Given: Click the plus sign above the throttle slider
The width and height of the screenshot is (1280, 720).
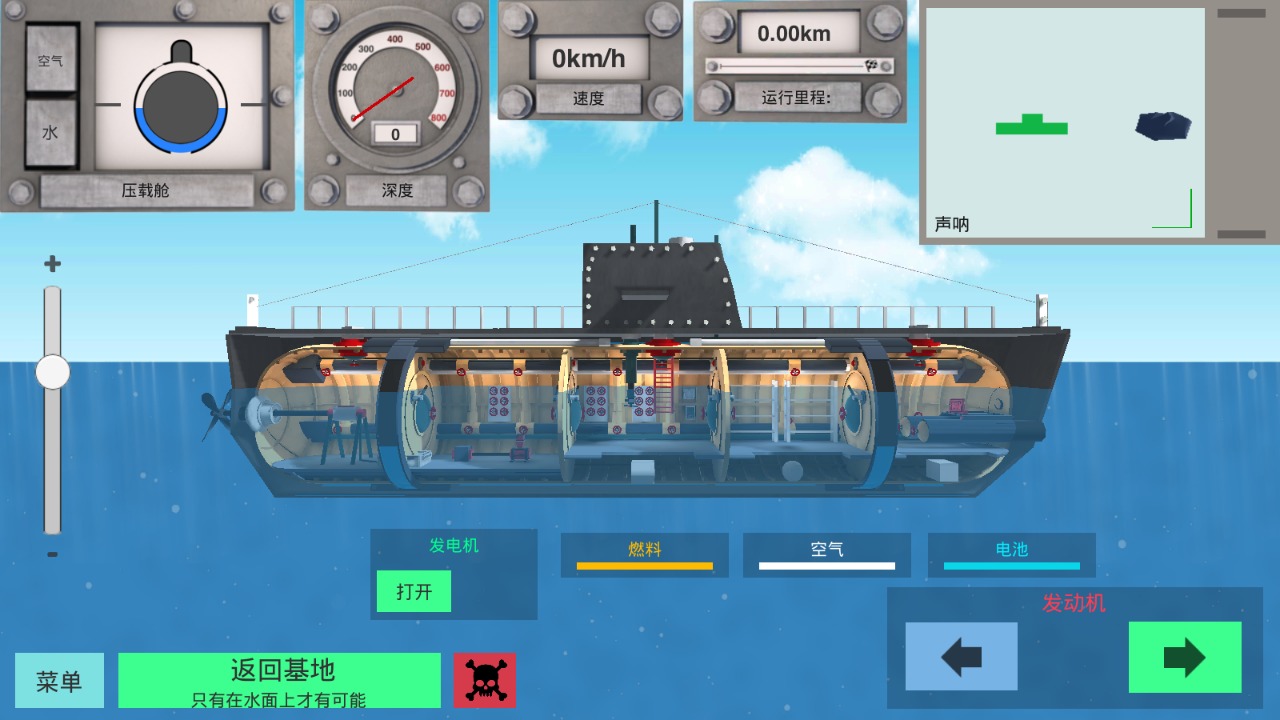Looking at the screenshot, I should [53, 263].
